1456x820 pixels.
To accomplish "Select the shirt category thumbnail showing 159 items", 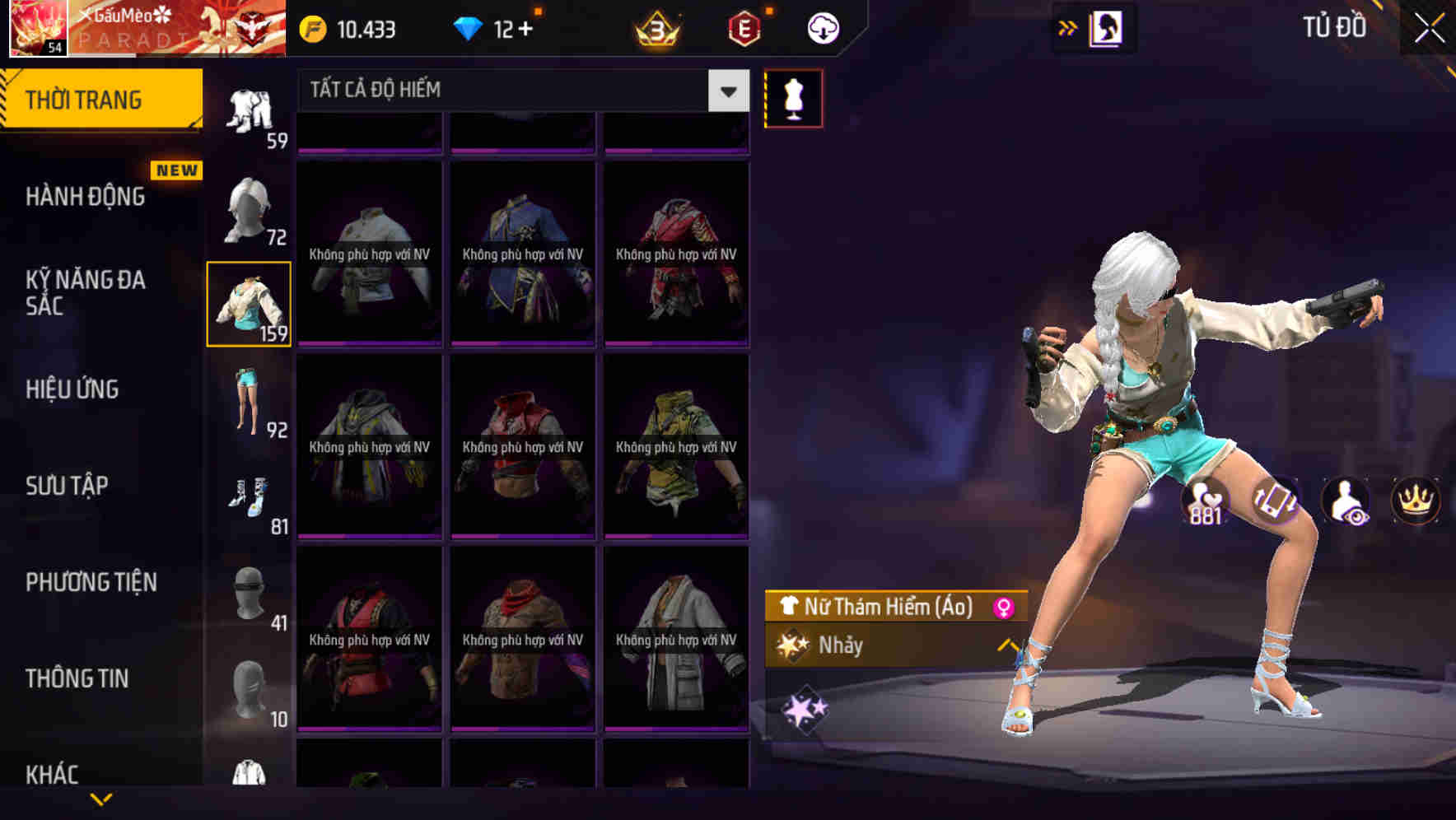I will click(x=250, y=303).
